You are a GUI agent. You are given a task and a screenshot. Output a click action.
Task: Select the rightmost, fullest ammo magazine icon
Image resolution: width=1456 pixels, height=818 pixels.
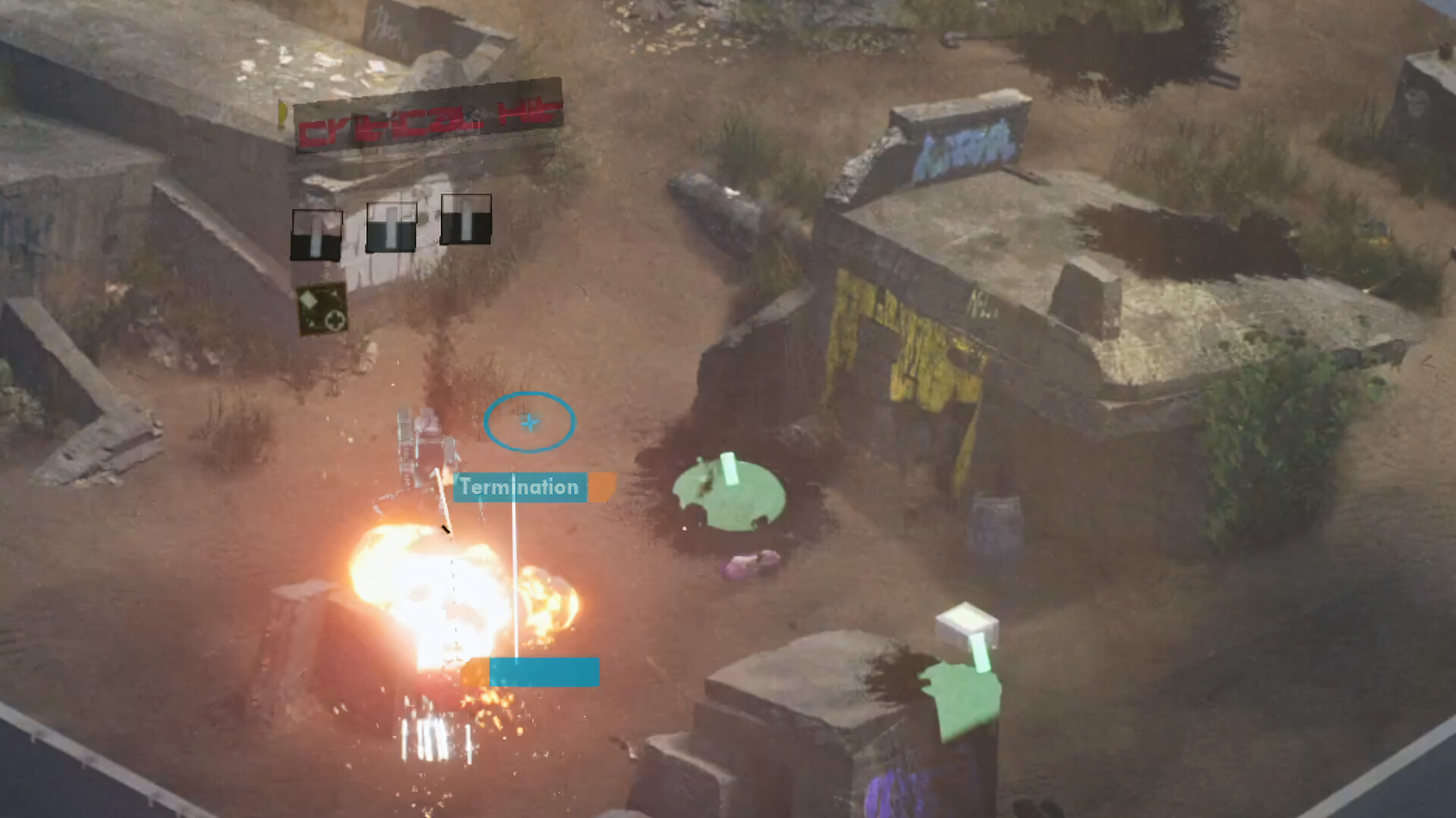(x=465, y=218)
